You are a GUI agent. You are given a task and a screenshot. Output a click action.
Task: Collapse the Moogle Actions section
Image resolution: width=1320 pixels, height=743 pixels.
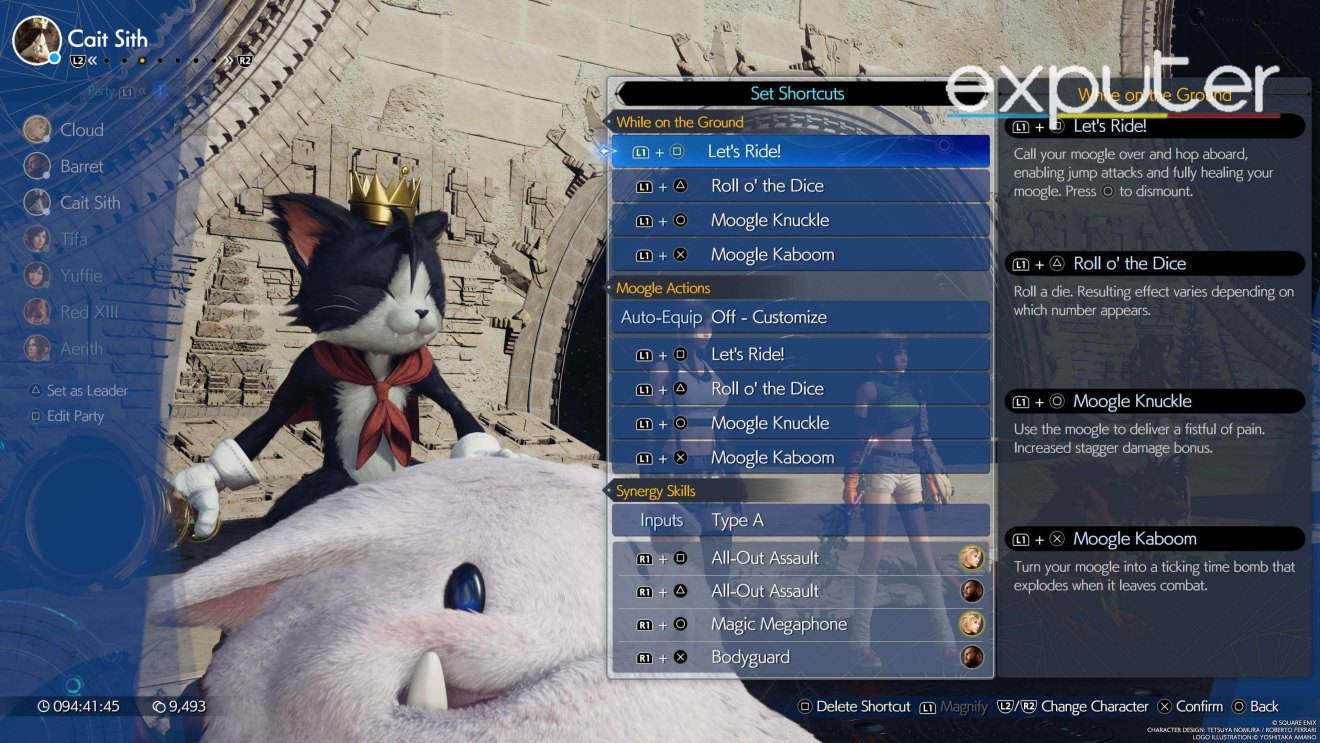coord(664,288)
